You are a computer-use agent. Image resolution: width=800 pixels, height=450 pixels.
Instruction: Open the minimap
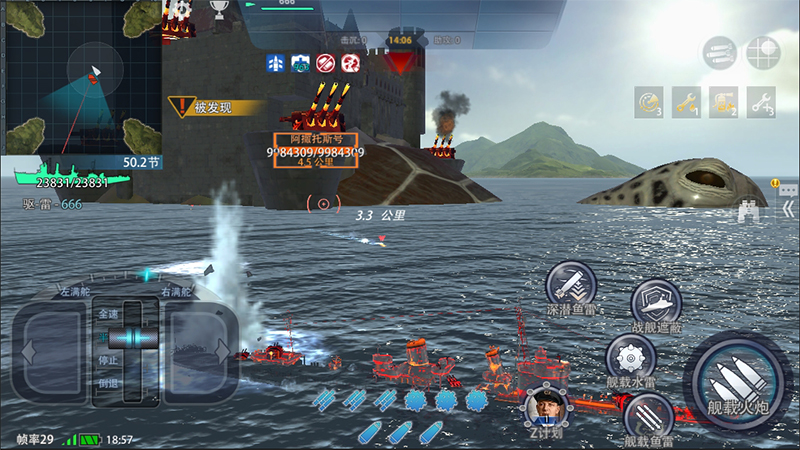tap(82, 78)
